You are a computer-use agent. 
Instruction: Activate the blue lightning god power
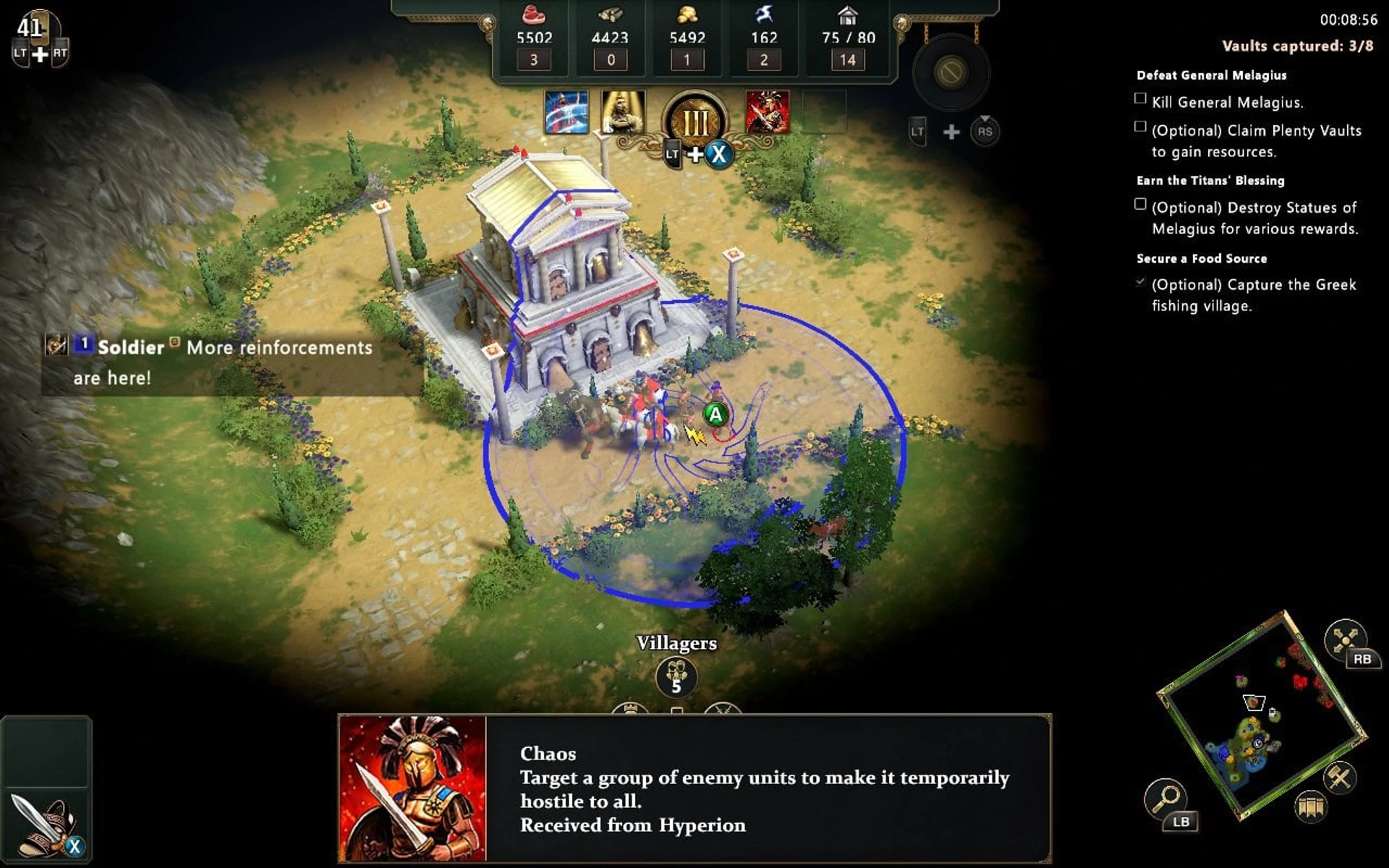(x=566, y=114)
